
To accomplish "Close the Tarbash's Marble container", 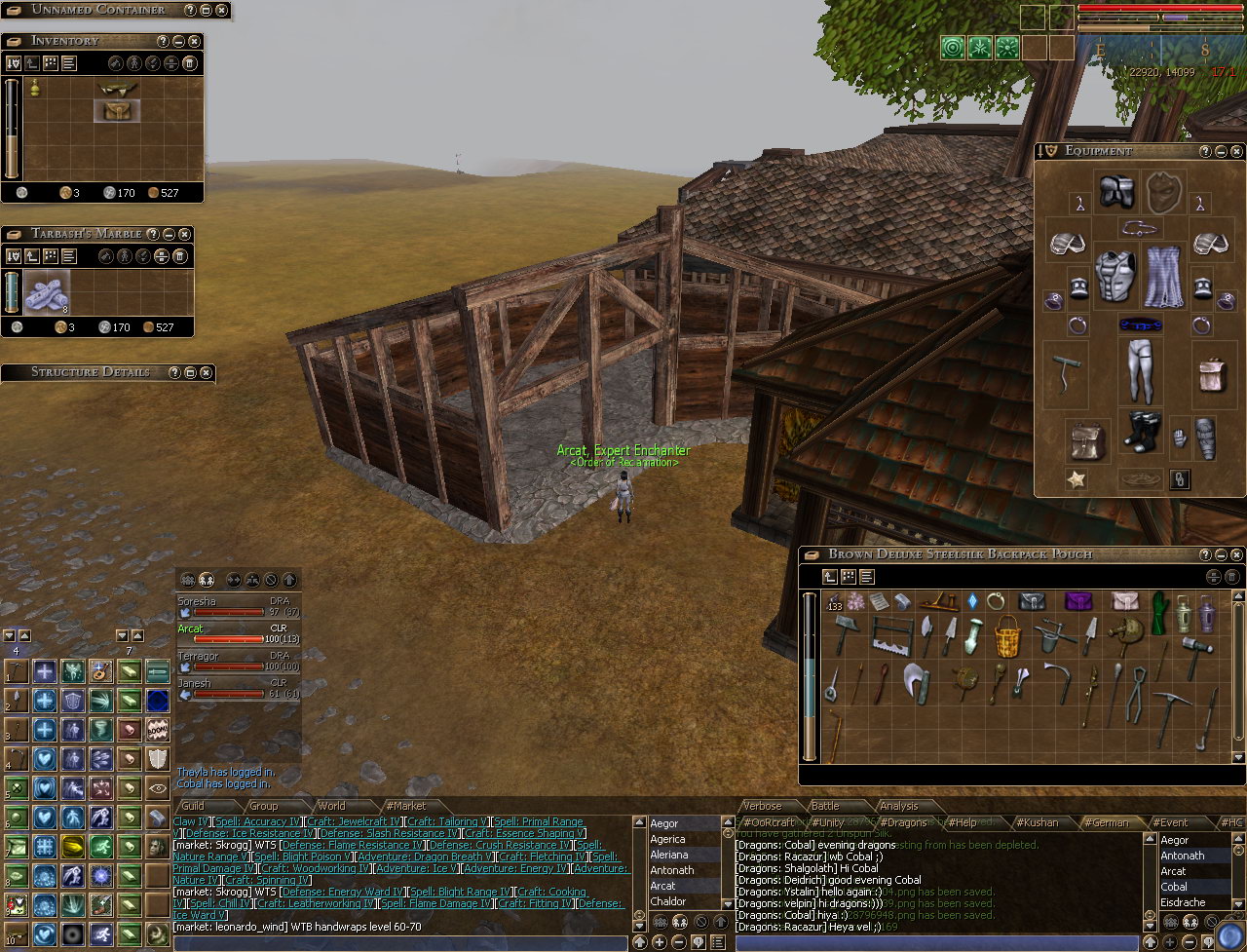I will pos(184,234).
